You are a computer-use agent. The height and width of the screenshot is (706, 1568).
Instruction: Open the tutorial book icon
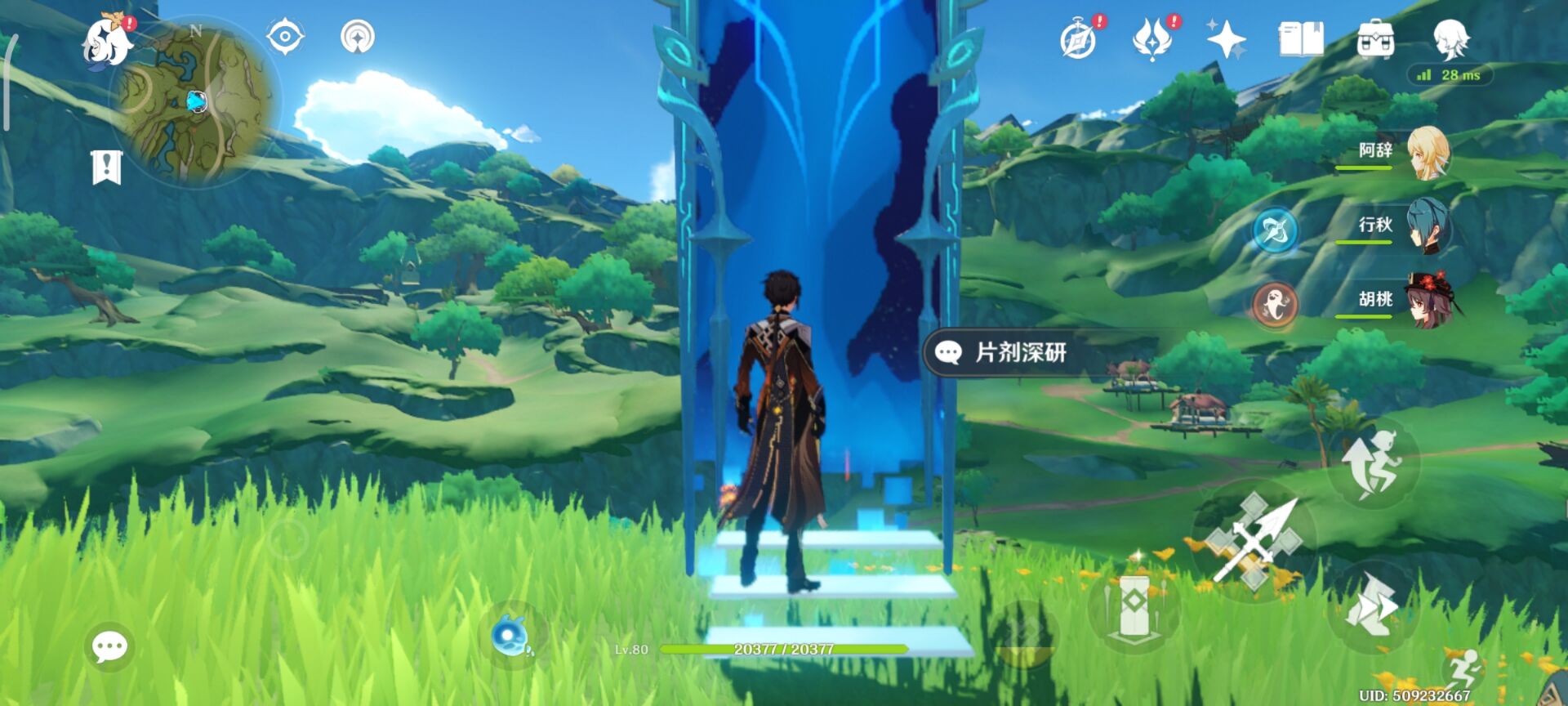point(1300,39)
